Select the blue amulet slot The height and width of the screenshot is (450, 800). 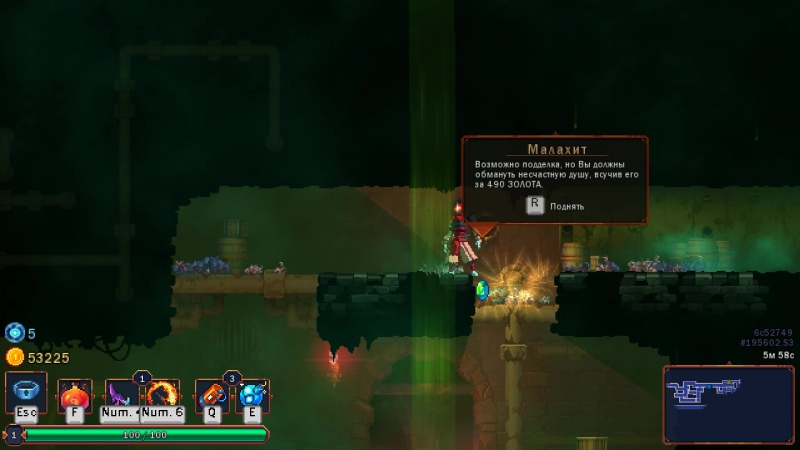pos(26,392)
